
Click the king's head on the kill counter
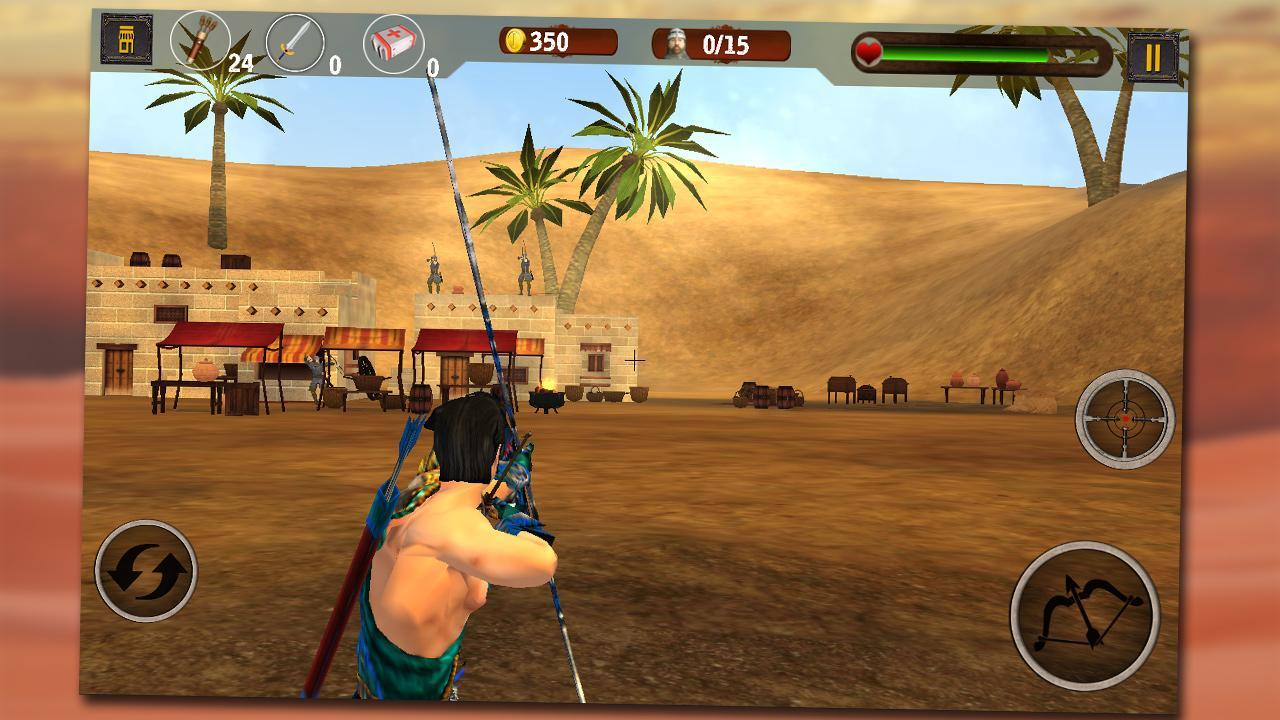tap(676, 42)
